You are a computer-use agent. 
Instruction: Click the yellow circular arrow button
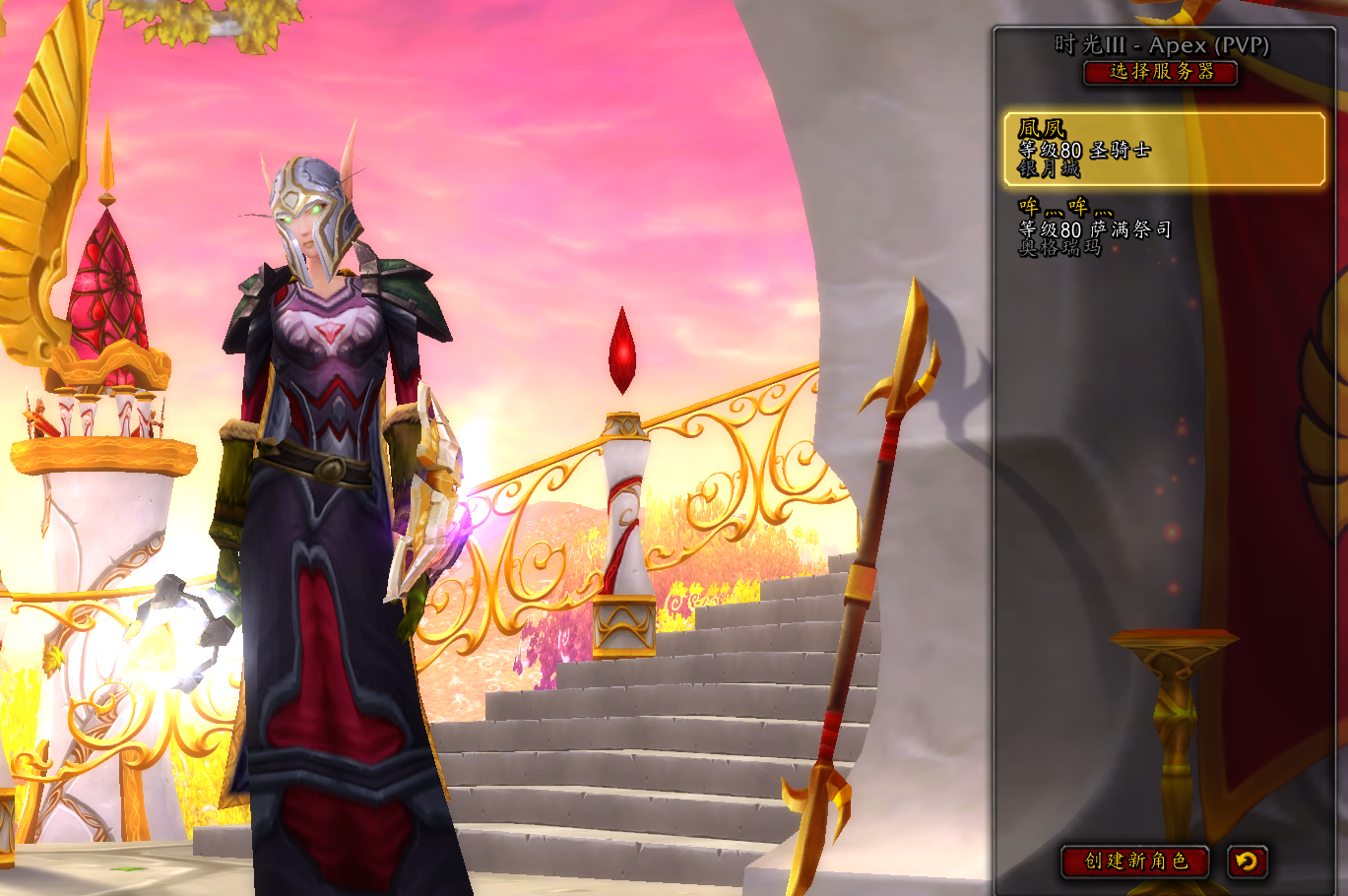pyautogui.click(x=1247, y=862)
